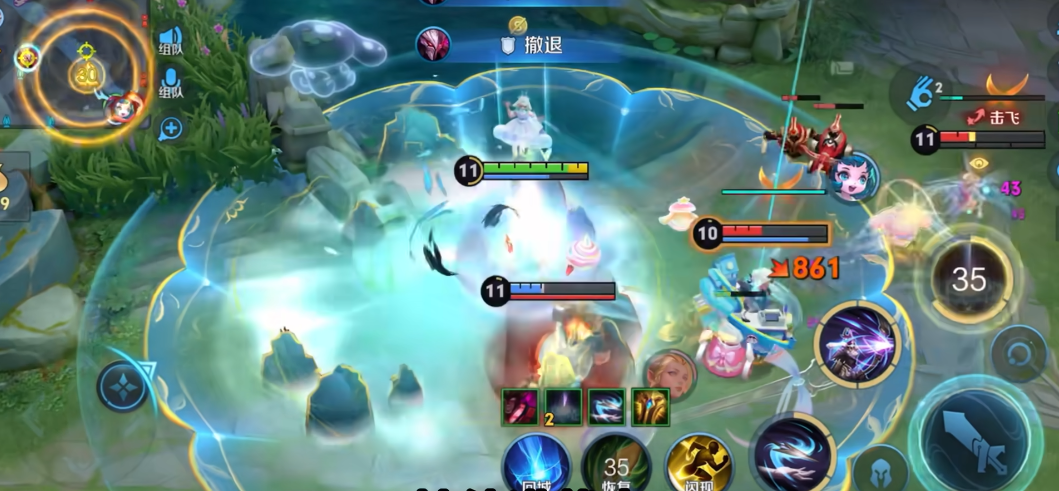Image resolution: width=1059 pixels, height=491 pixels.
Task: Toggle the team microphone (组队) button
Action: click(x=171, y=84)
